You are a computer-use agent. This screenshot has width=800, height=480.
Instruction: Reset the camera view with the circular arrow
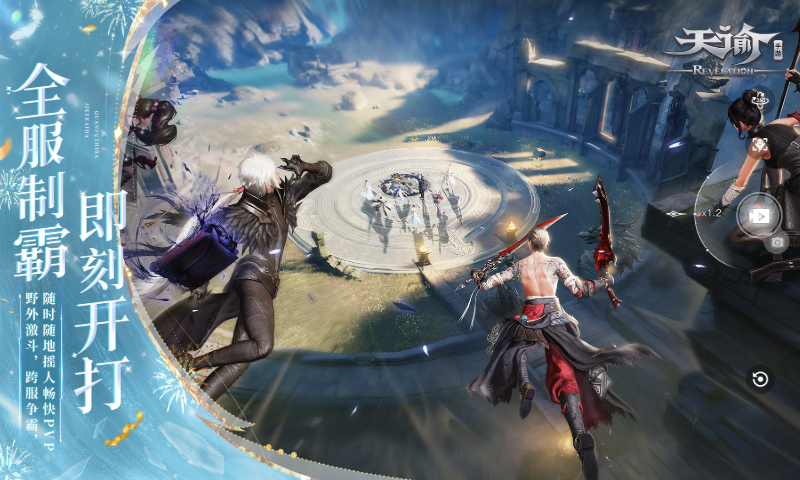760,379
